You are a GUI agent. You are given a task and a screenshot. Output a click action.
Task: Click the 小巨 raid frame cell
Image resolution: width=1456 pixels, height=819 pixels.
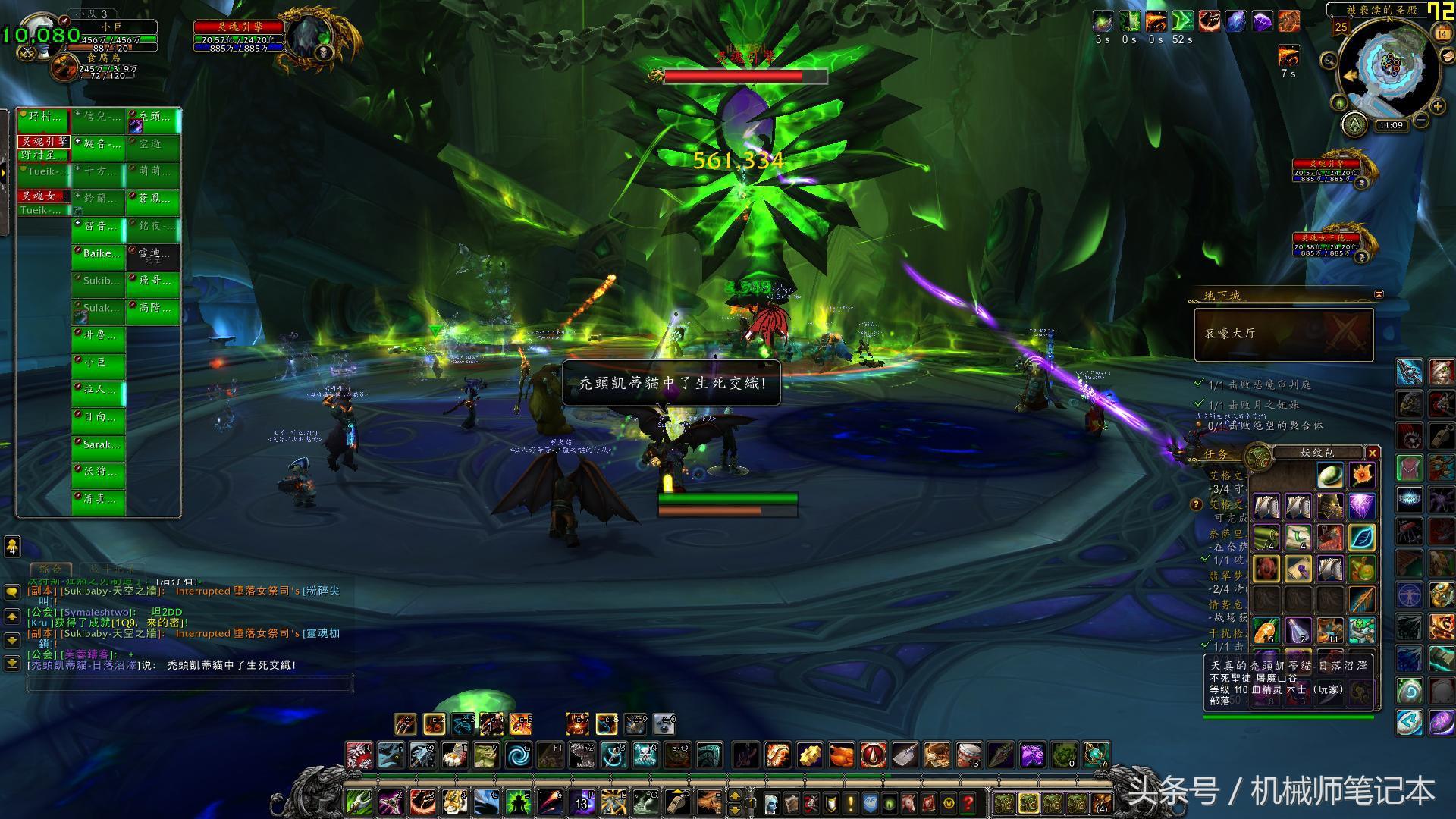[99, 364]
